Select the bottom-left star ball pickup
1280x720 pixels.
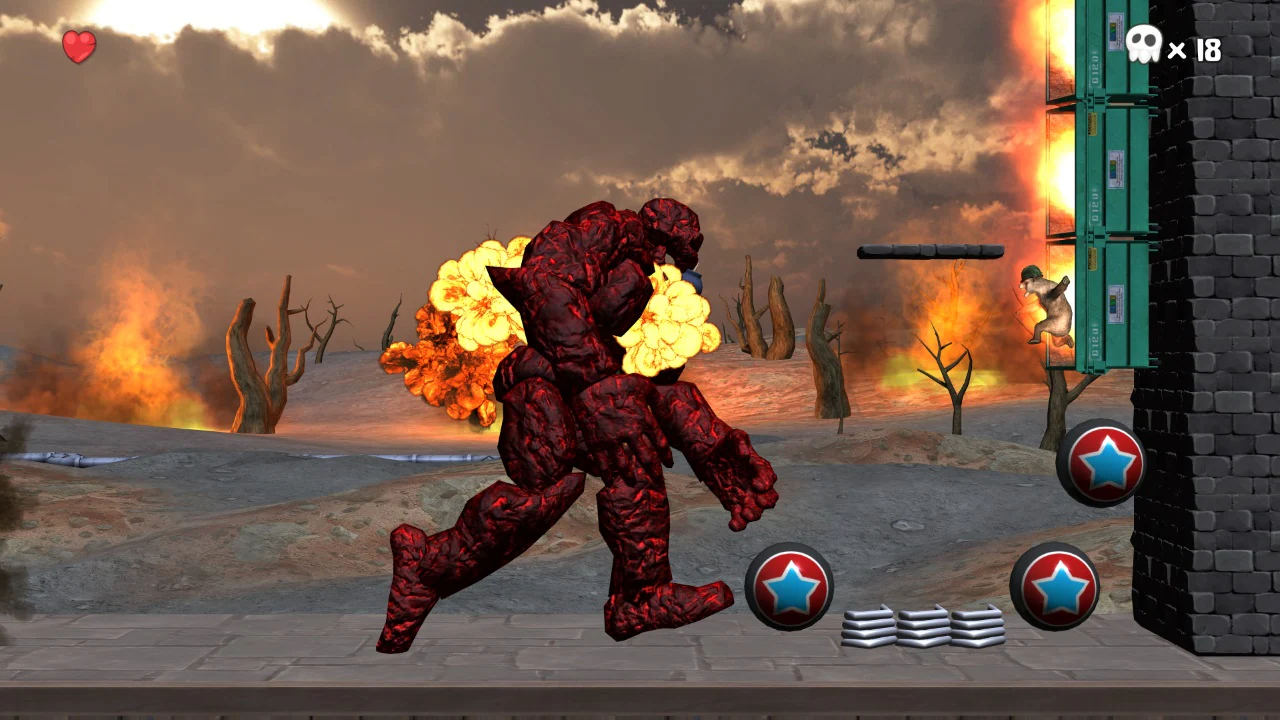pos(790,585)
